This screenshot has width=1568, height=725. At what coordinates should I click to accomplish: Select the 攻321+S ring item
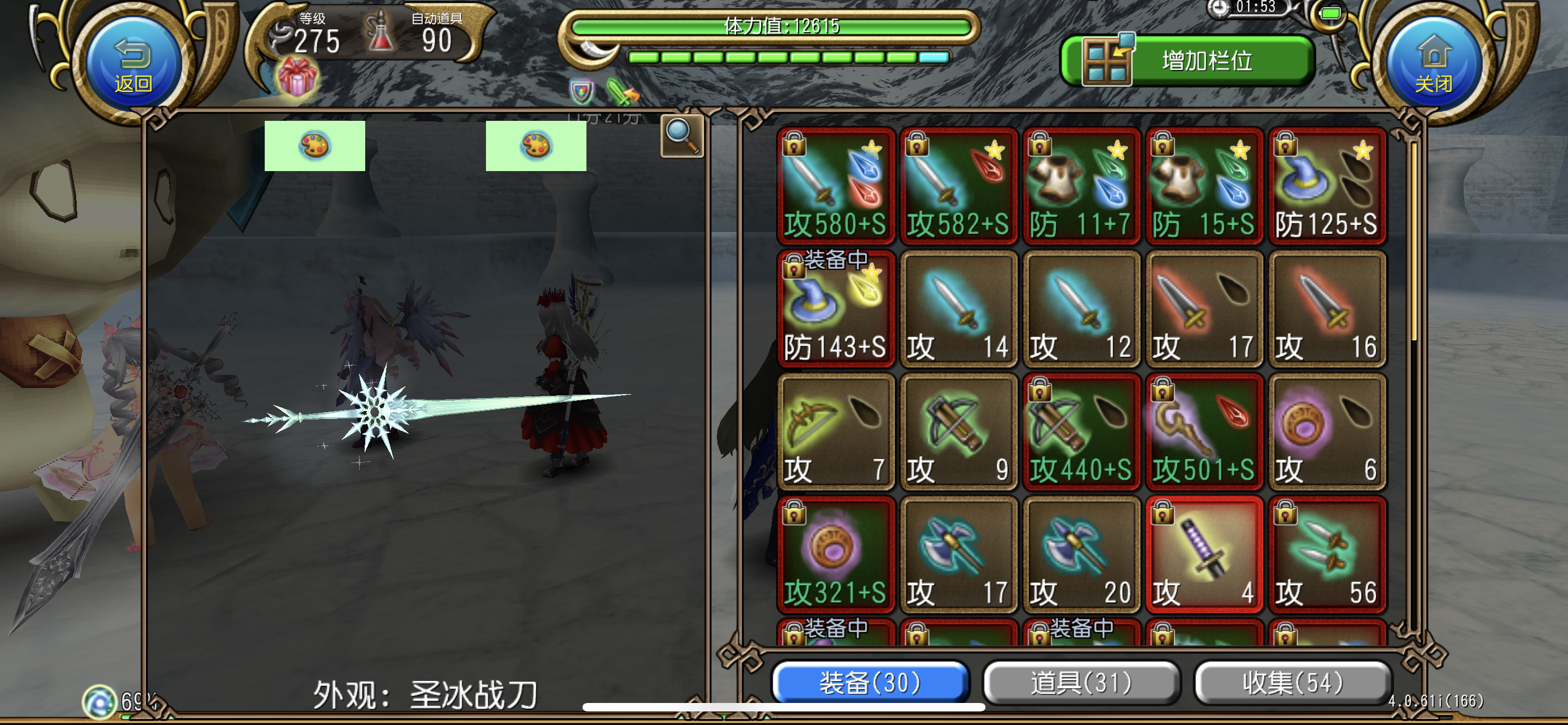(x=836, y=554)
